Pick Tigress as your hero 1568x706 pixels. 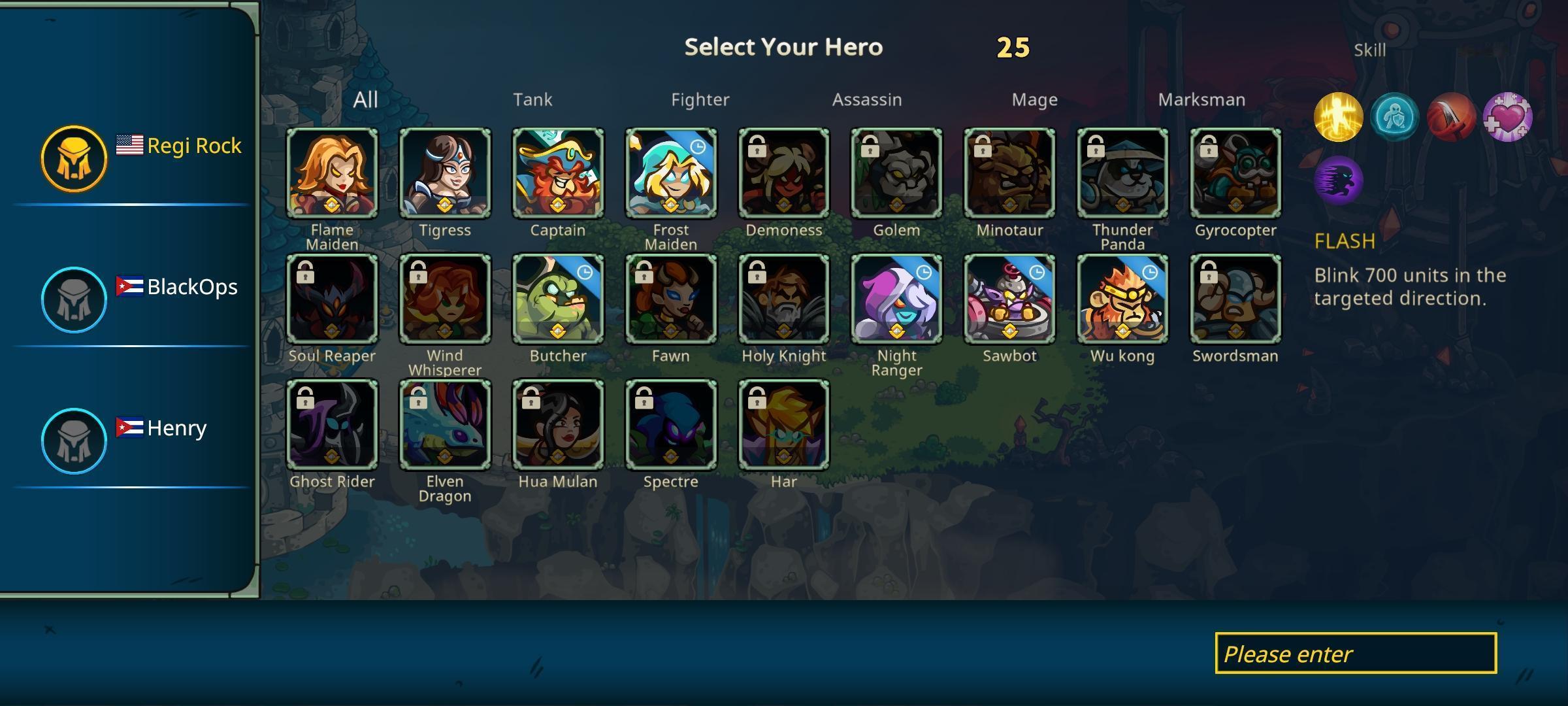(x=445, y=173)
